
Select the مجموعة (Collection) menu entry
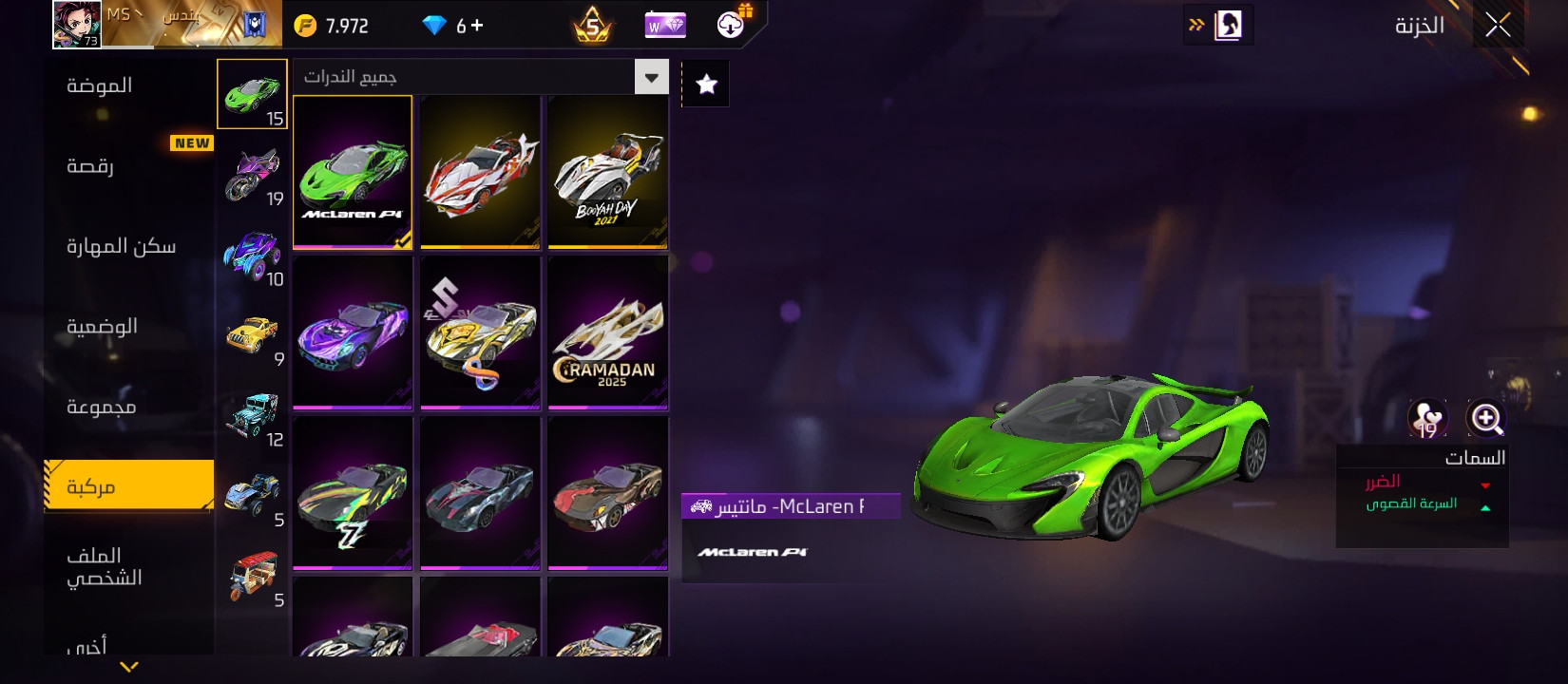click(102, 407)
